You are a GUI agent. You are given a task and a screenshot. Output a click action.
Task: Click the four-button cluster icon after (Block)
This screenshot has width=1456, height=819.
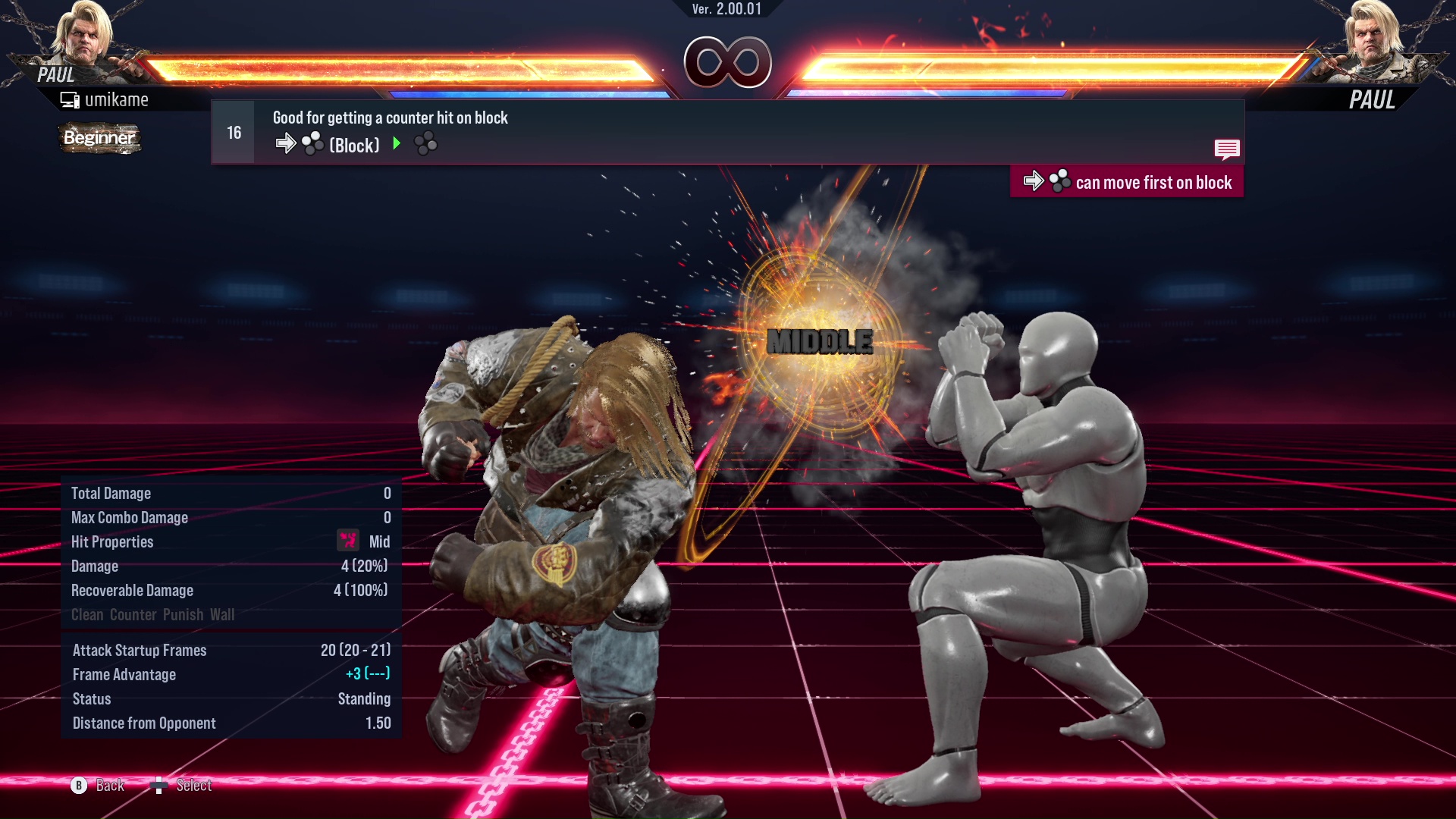(425, 143)
